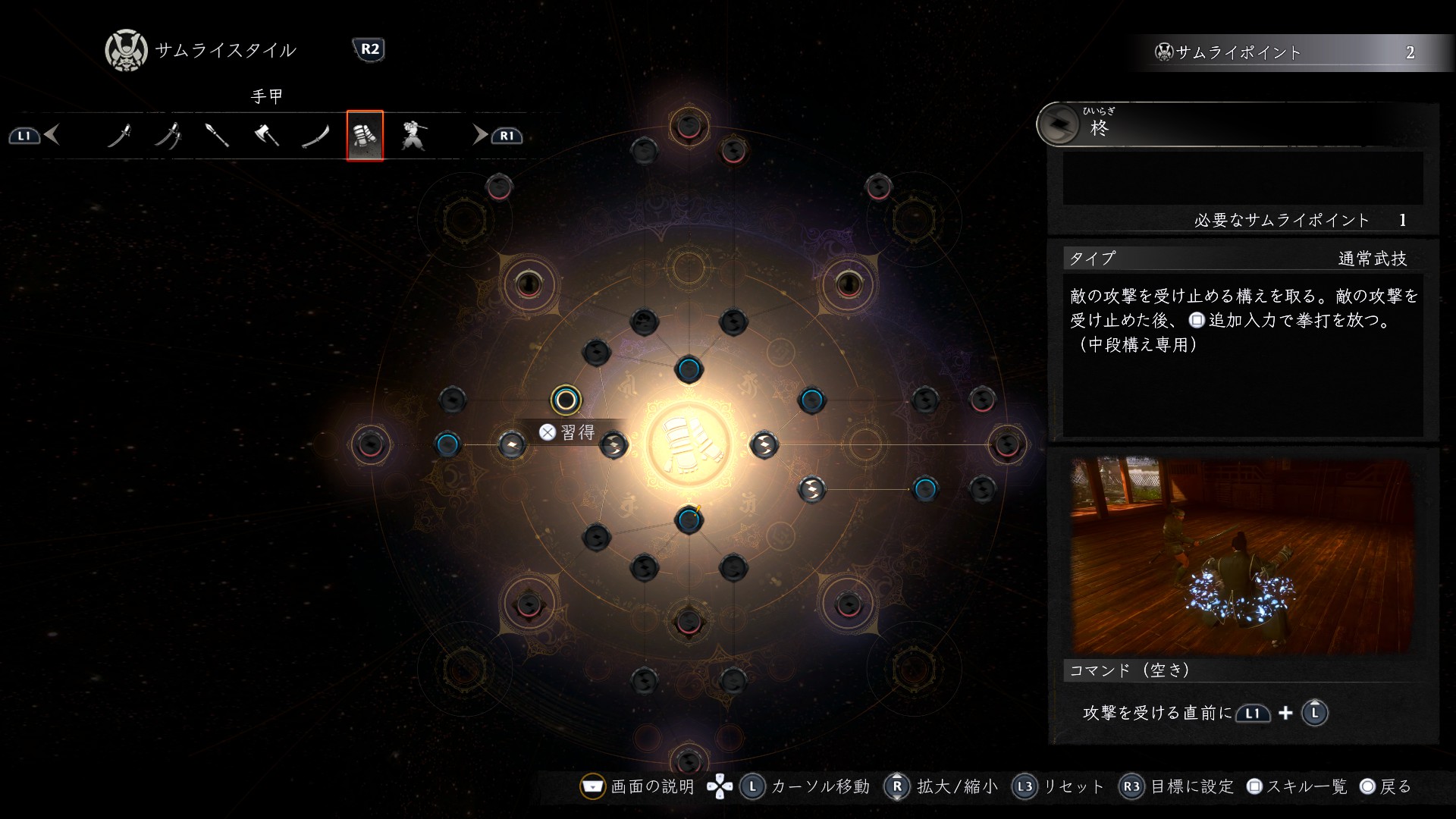
Task: Select the glowing central gauntlet emblem
Action: pos(689,445)
